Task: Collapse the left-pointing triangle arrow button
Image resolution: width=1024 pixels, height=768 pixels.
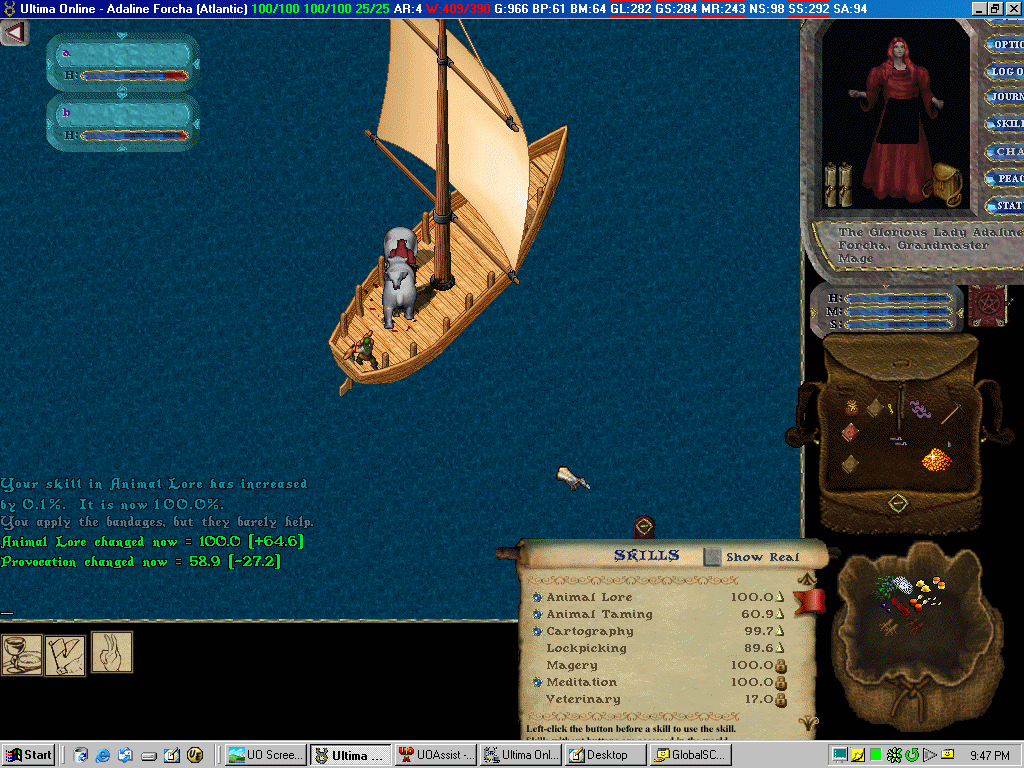Action: click(14, 33)
